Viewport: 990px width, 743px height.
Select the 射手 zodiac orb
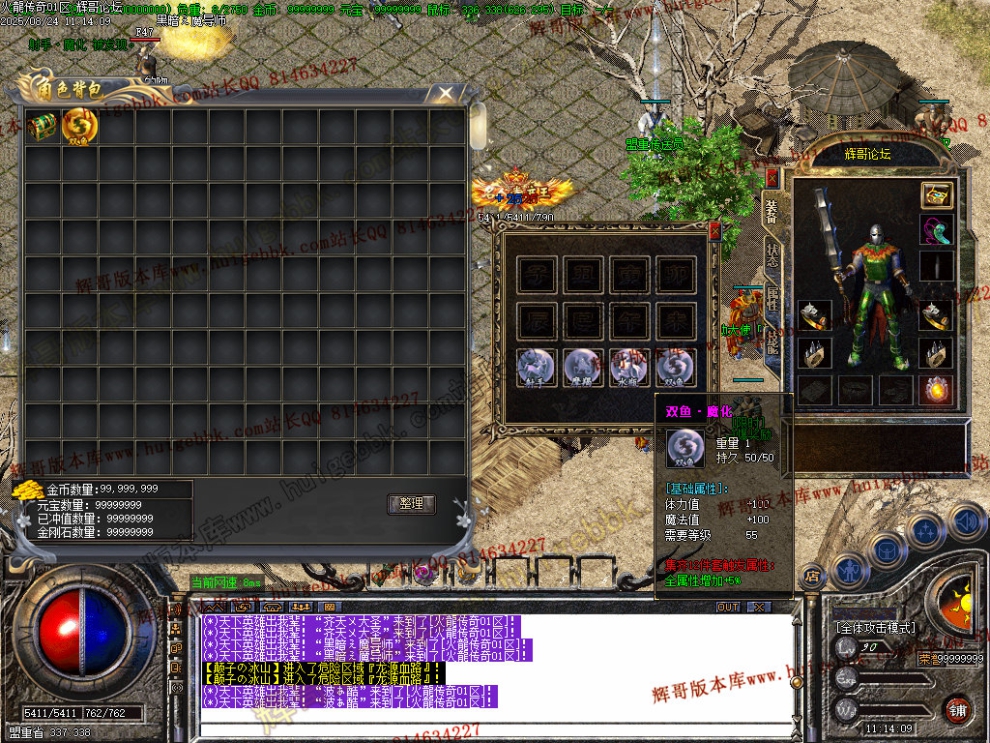537,367
